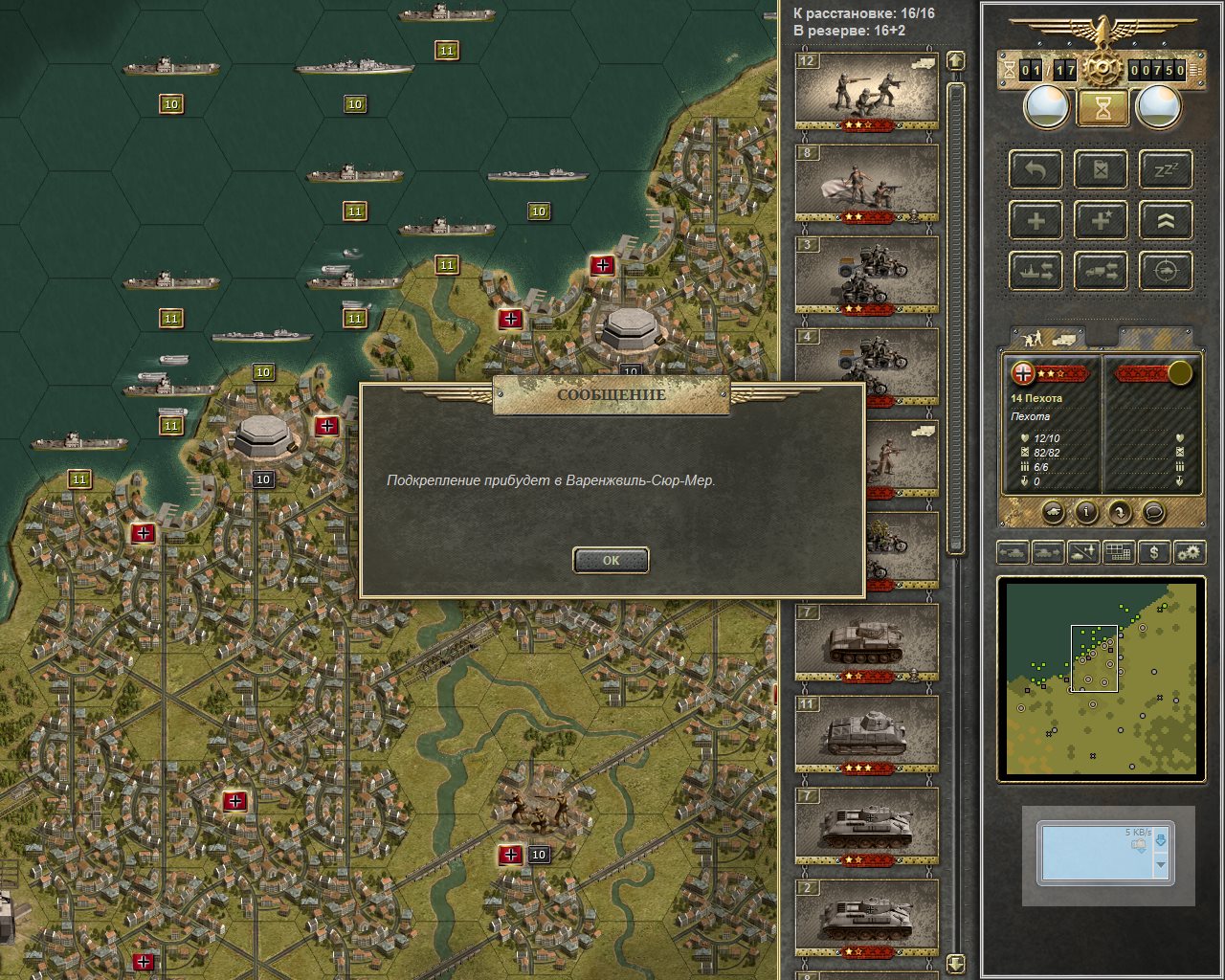Resupply the unit with the fuel can button

click(1101, 171)
